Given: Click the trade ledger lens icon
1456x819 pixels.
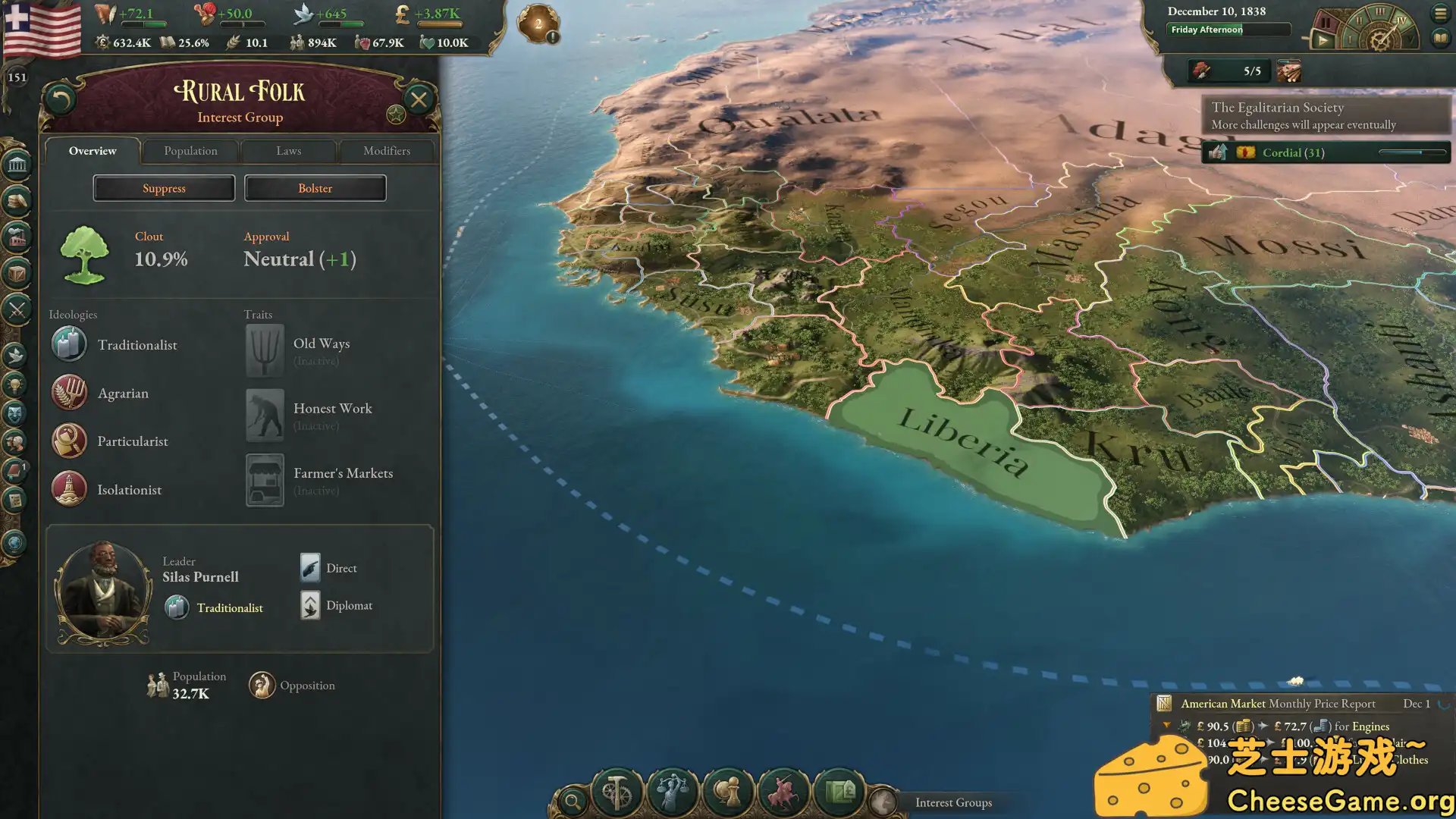Looking at the screenshot, I should 841,793.
